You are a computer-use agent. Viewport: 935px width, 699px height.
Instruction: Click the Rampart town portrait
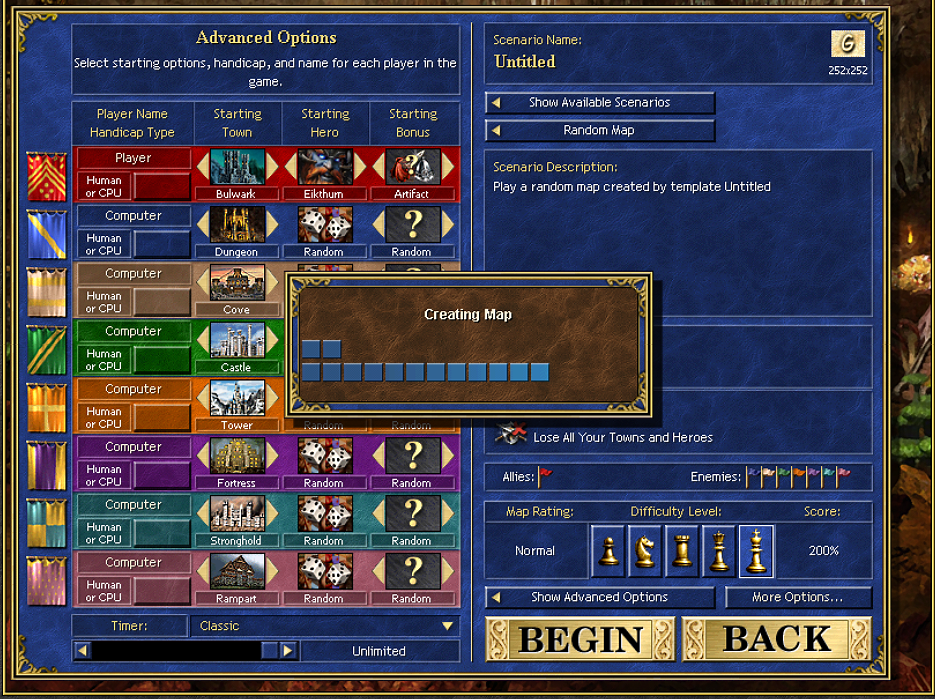point(237,572)
